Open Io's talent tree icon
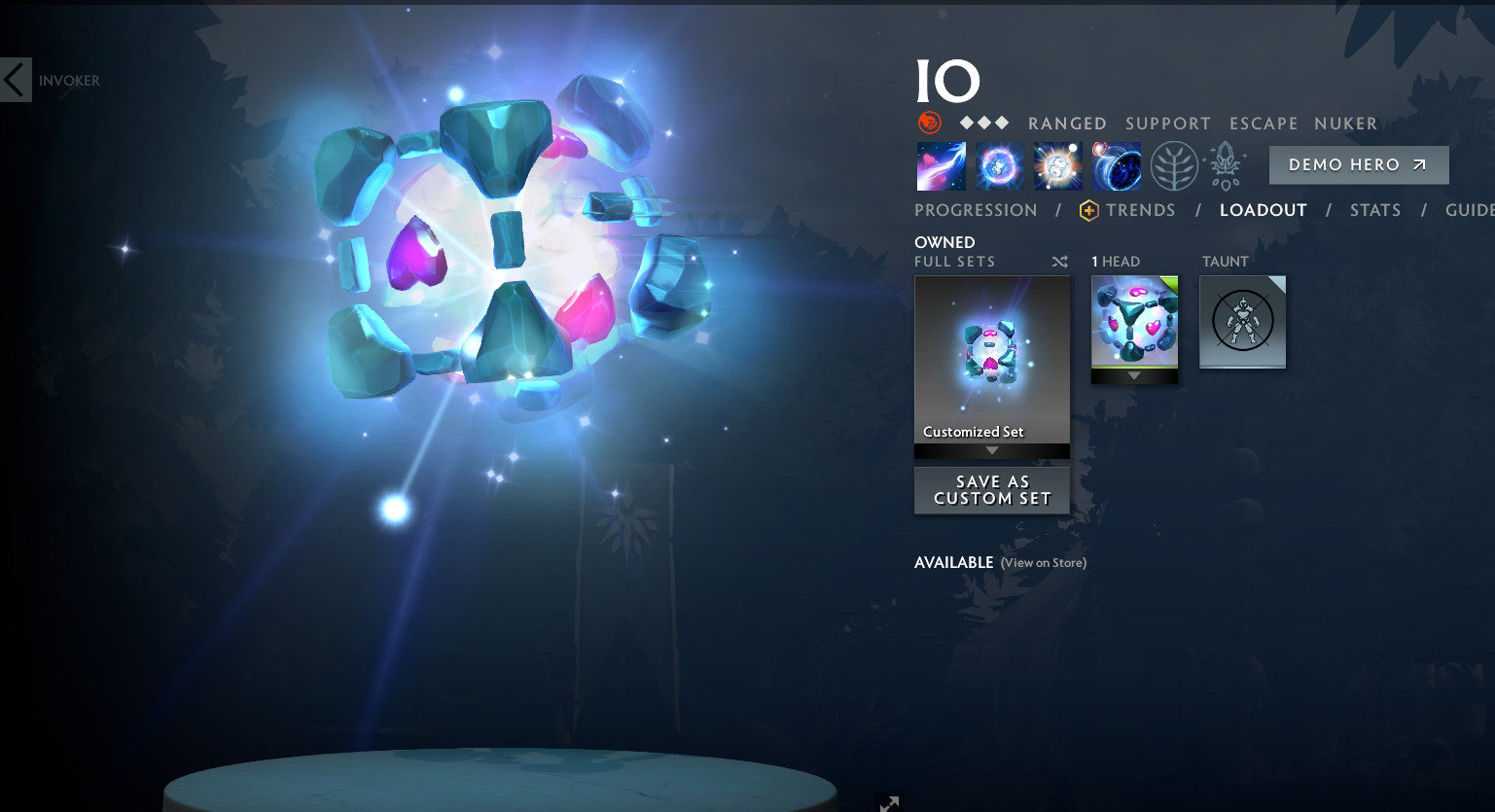The height and width of the screenshot is (812, 1495). (x=1172, y=165)
